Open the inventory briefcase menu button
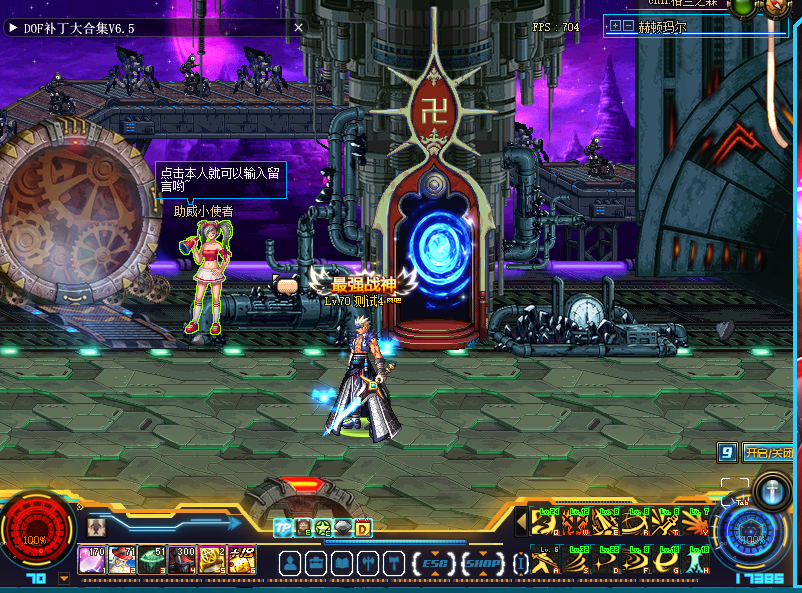 315,563
